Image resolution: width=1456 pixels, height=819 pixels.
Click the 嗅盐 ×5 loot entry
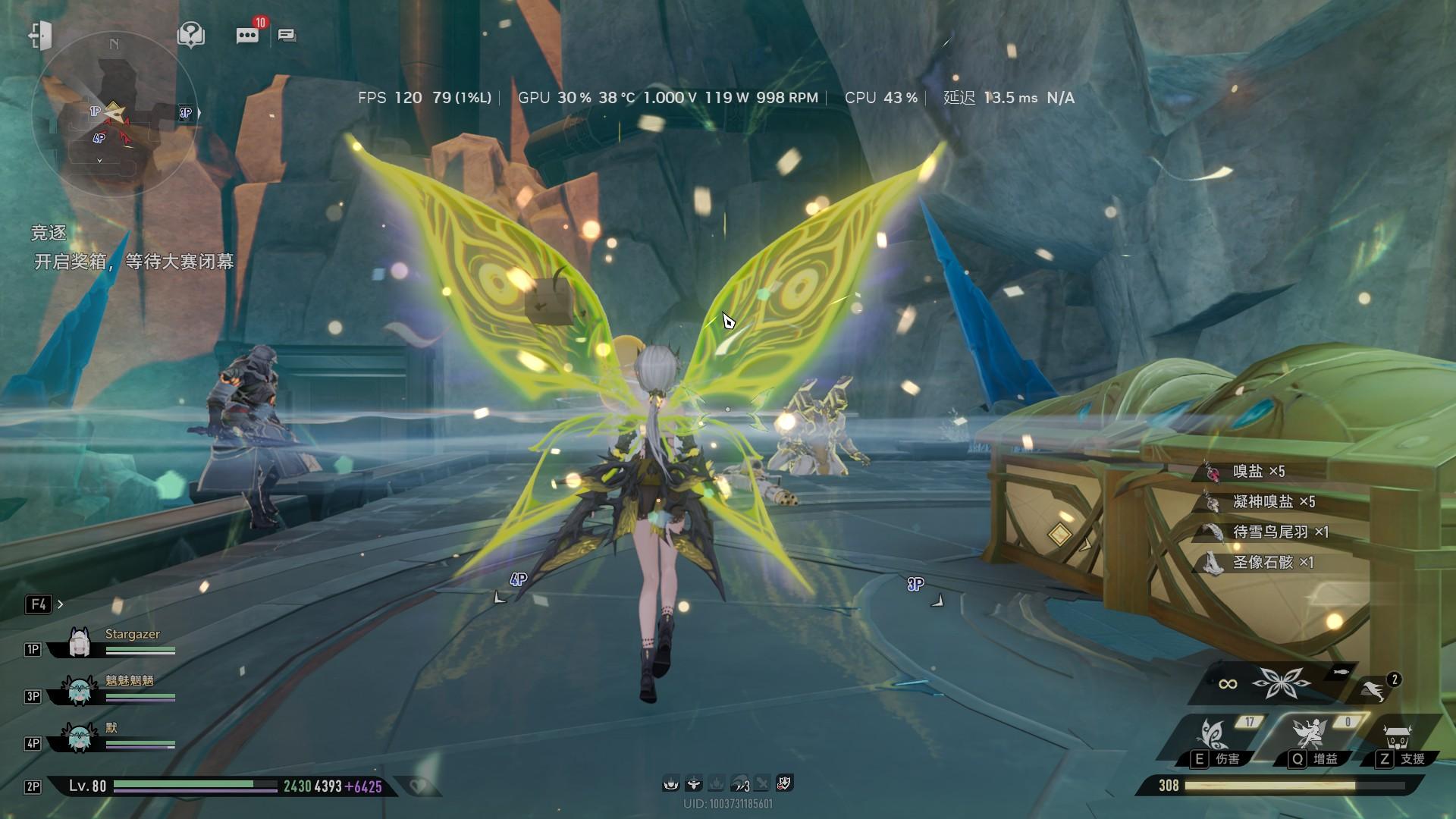tap(1259, 472)
